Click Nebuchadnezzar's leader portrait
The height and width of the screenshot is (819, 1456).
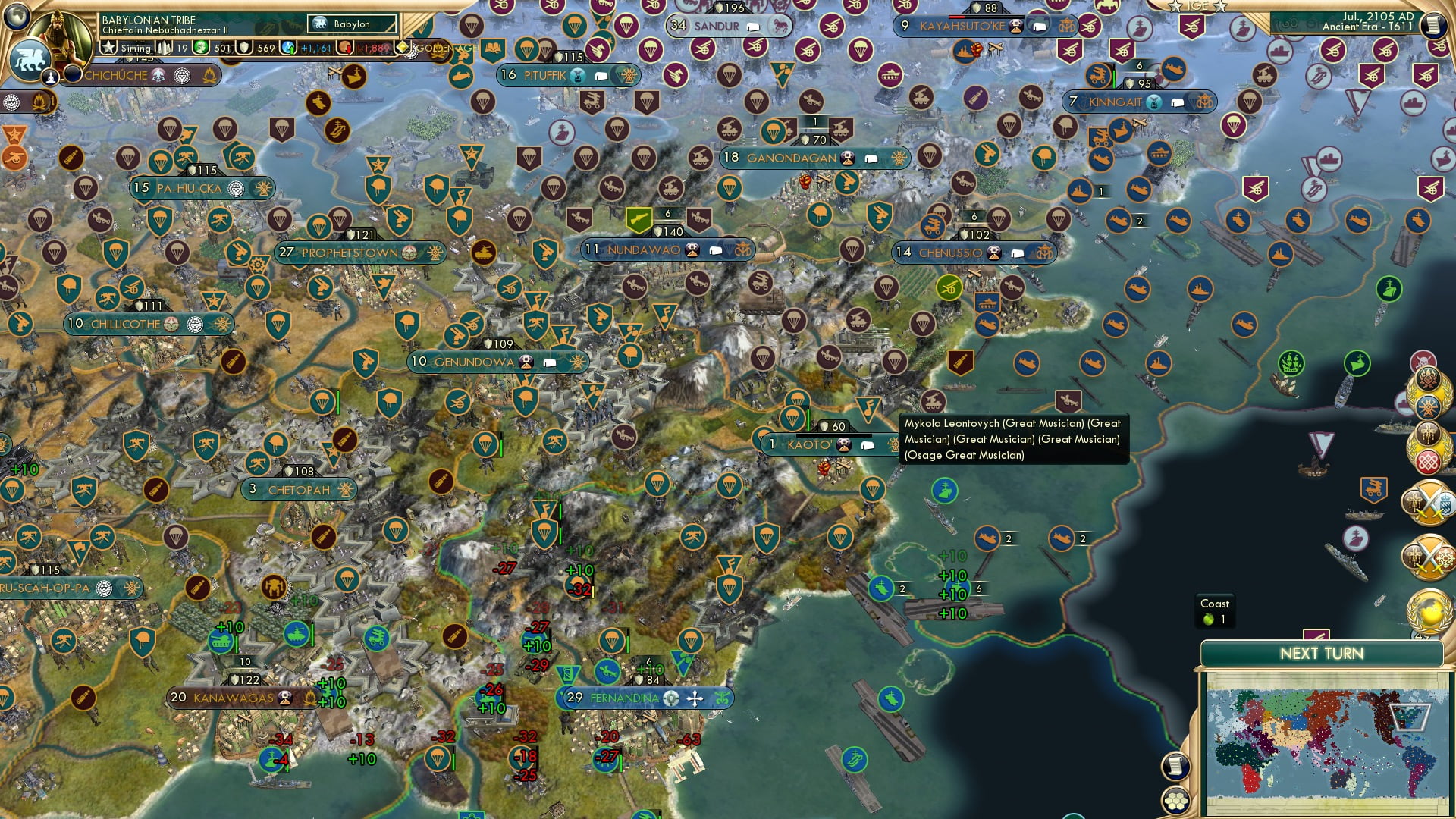point(58,36)
